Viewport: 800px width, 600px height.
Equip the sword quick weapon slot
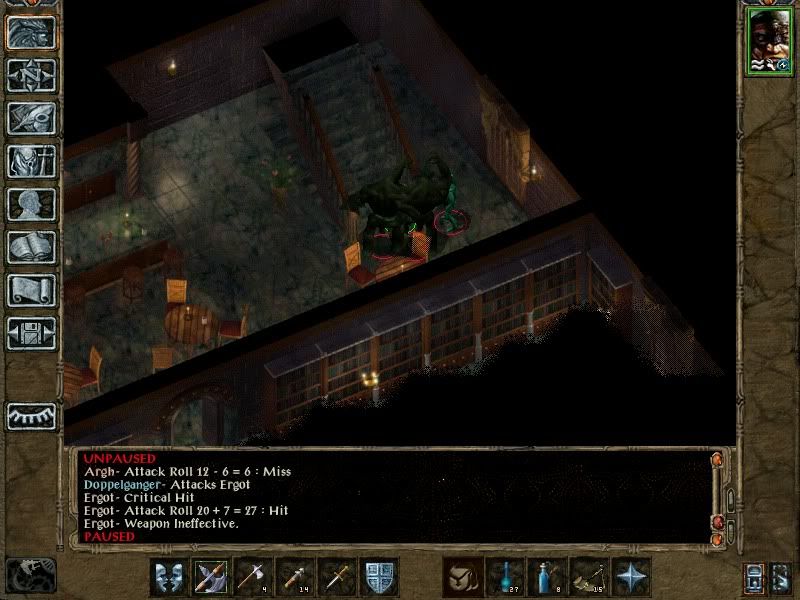click(x=336, y=577)
